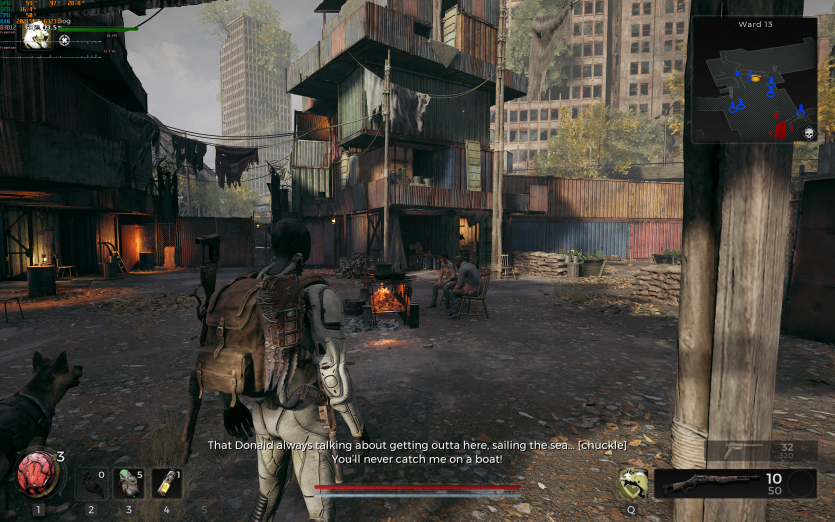
Task: Select the equipped long gun weapon panel
Action: (720, 483)
